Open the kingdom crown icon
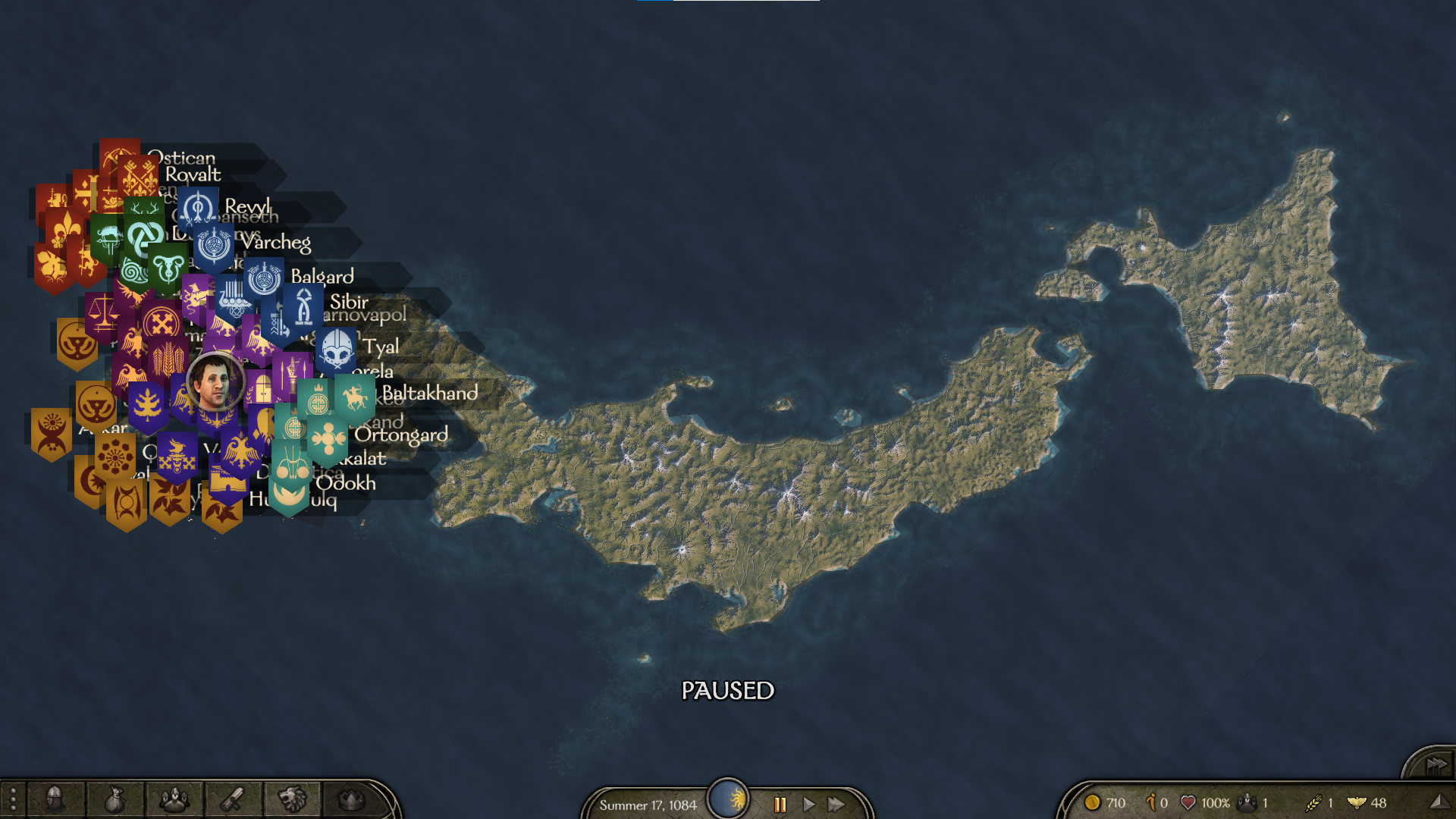1456x819 pixels. (x=350, y=799)
